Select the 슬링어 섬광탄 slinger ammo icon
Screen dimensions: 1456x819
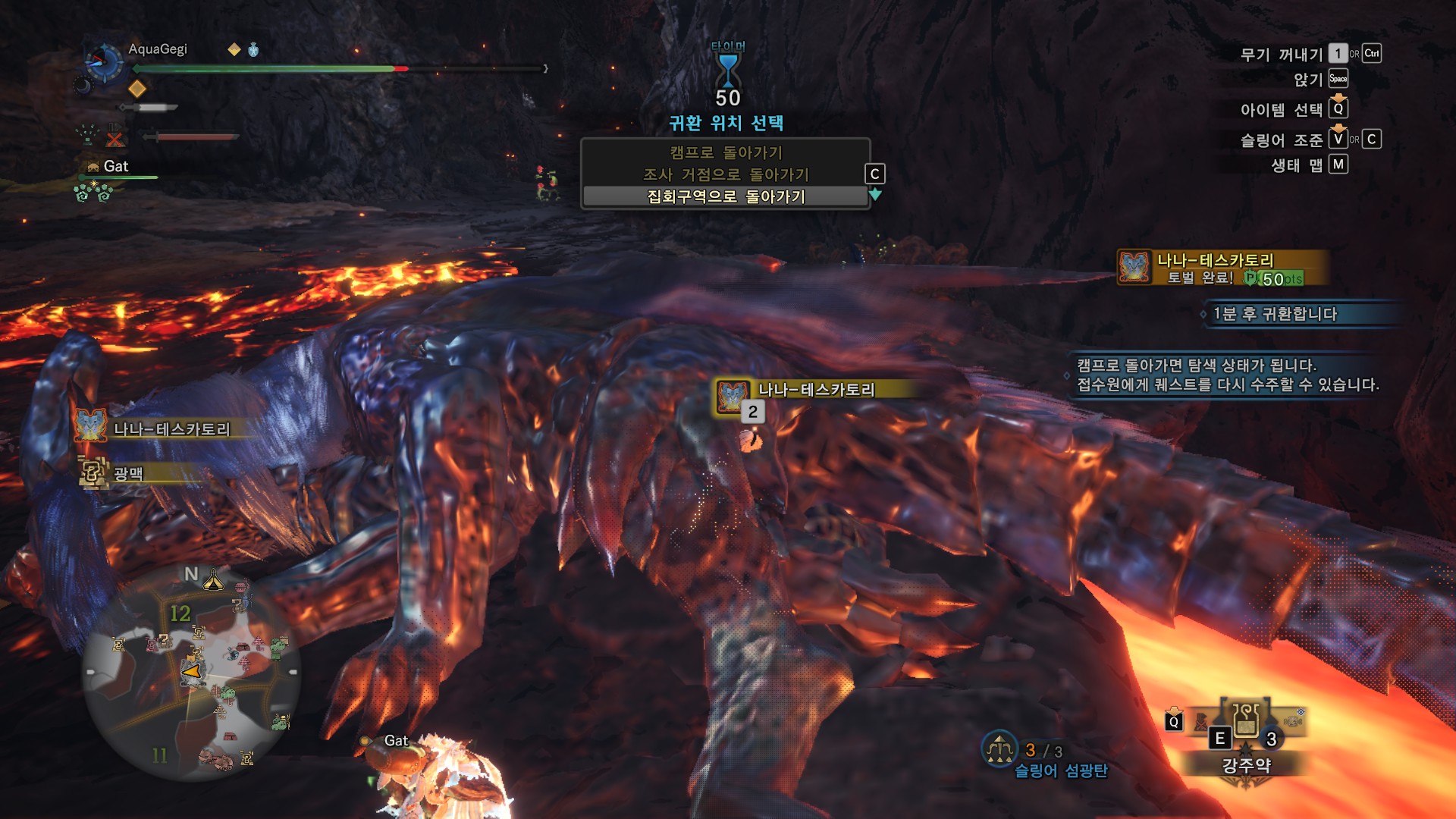[x=999, y=749]
